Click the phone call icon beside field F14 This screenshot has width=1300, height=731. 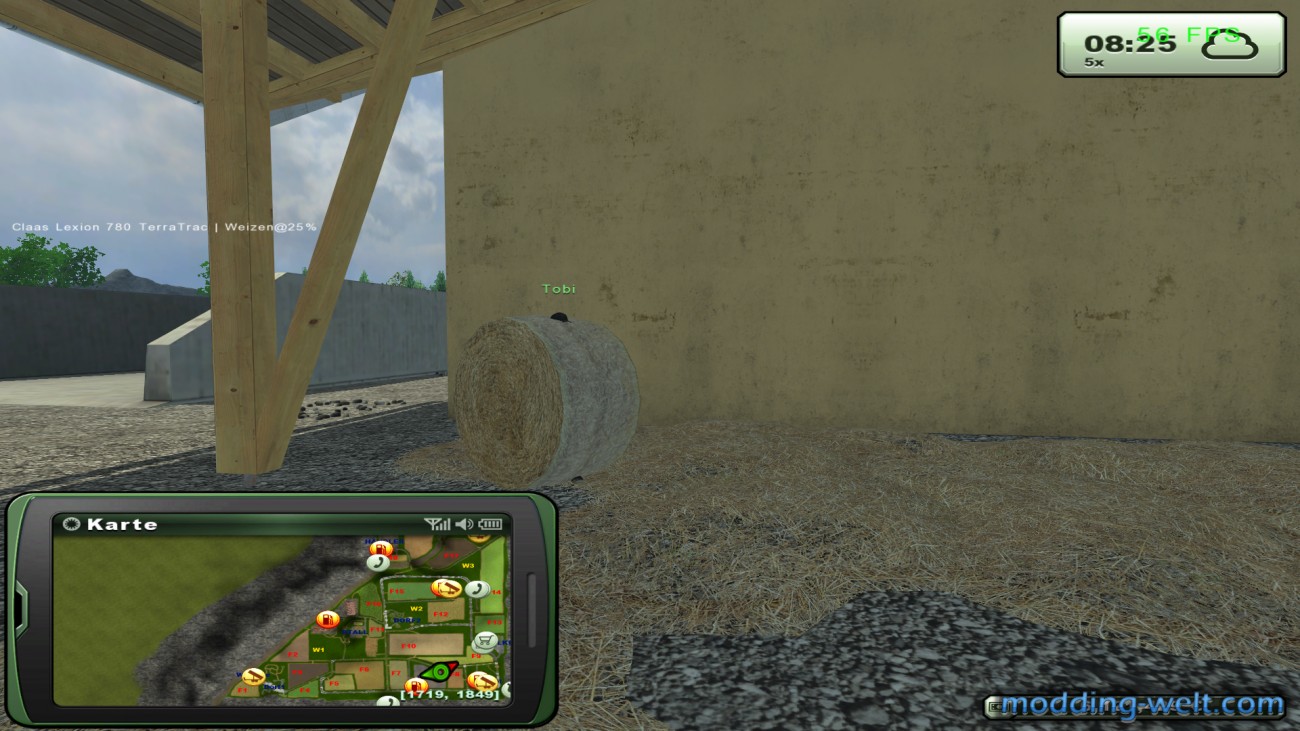click(x=478, y=589)
